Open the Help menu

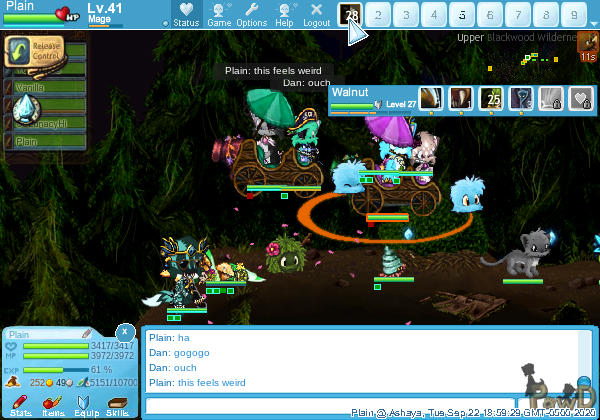(284, 14)
